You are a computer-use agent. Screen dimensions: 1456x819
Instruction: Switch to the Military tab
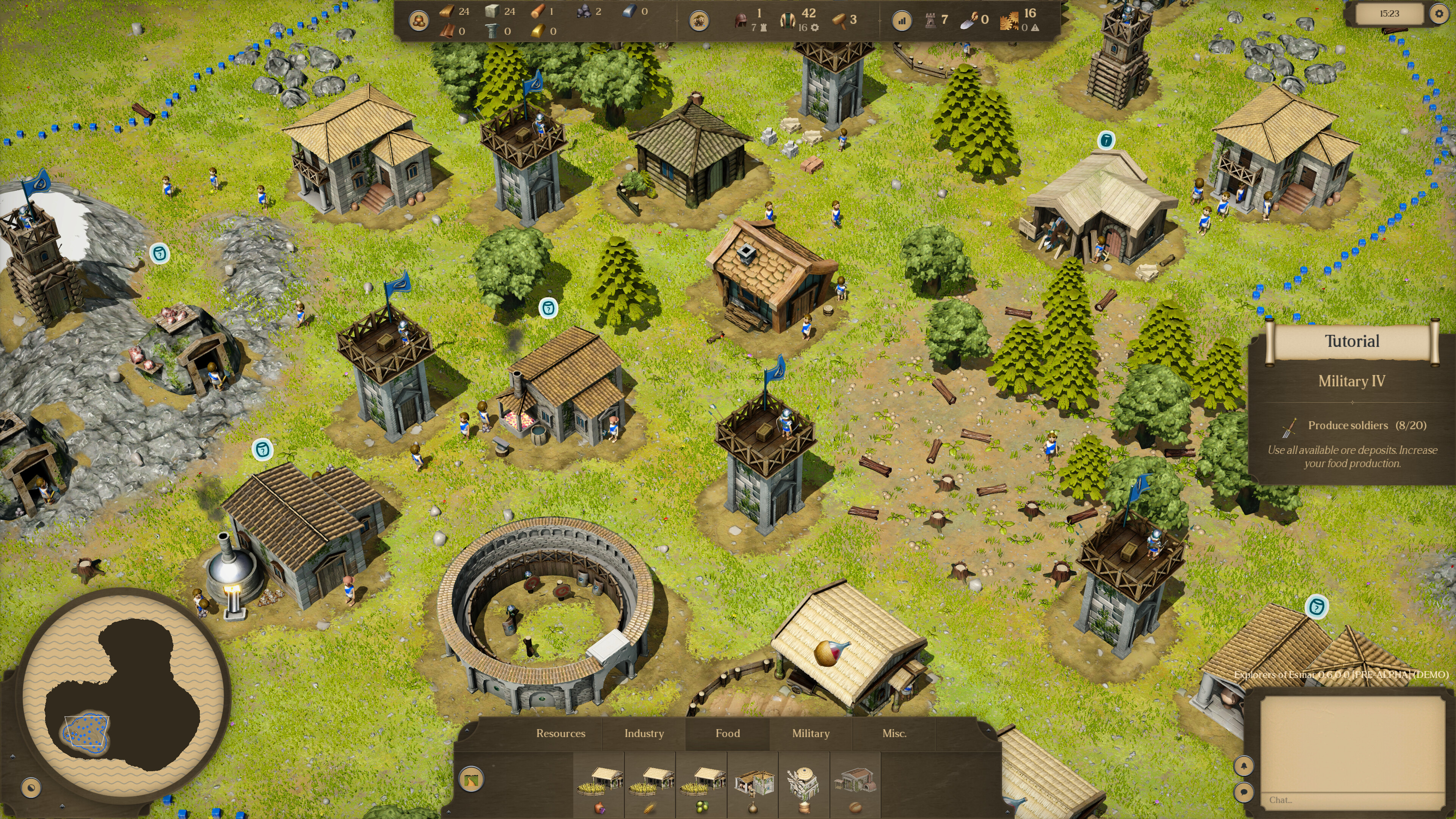click(811, 733)
